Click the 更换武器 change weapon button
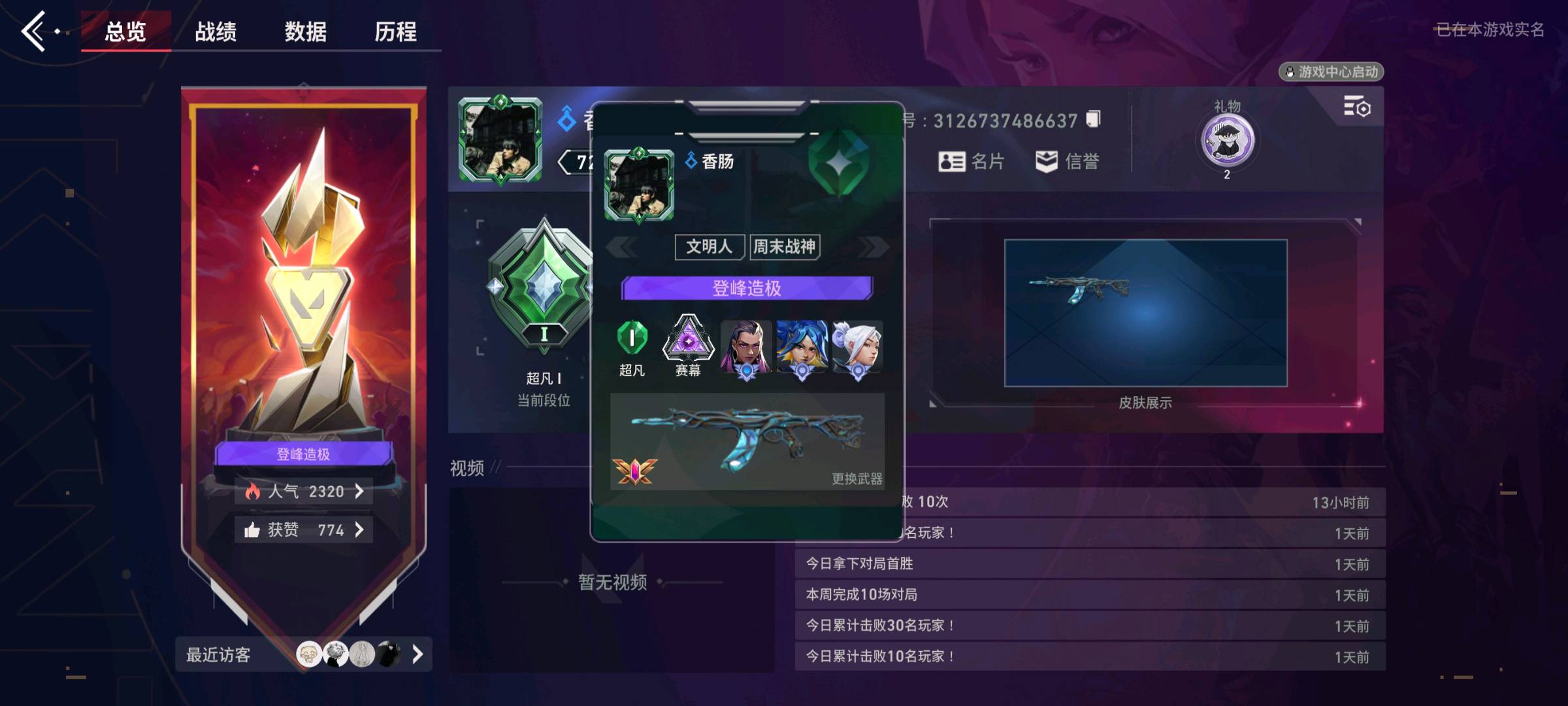1568x706 pixels. coord(857,479)
